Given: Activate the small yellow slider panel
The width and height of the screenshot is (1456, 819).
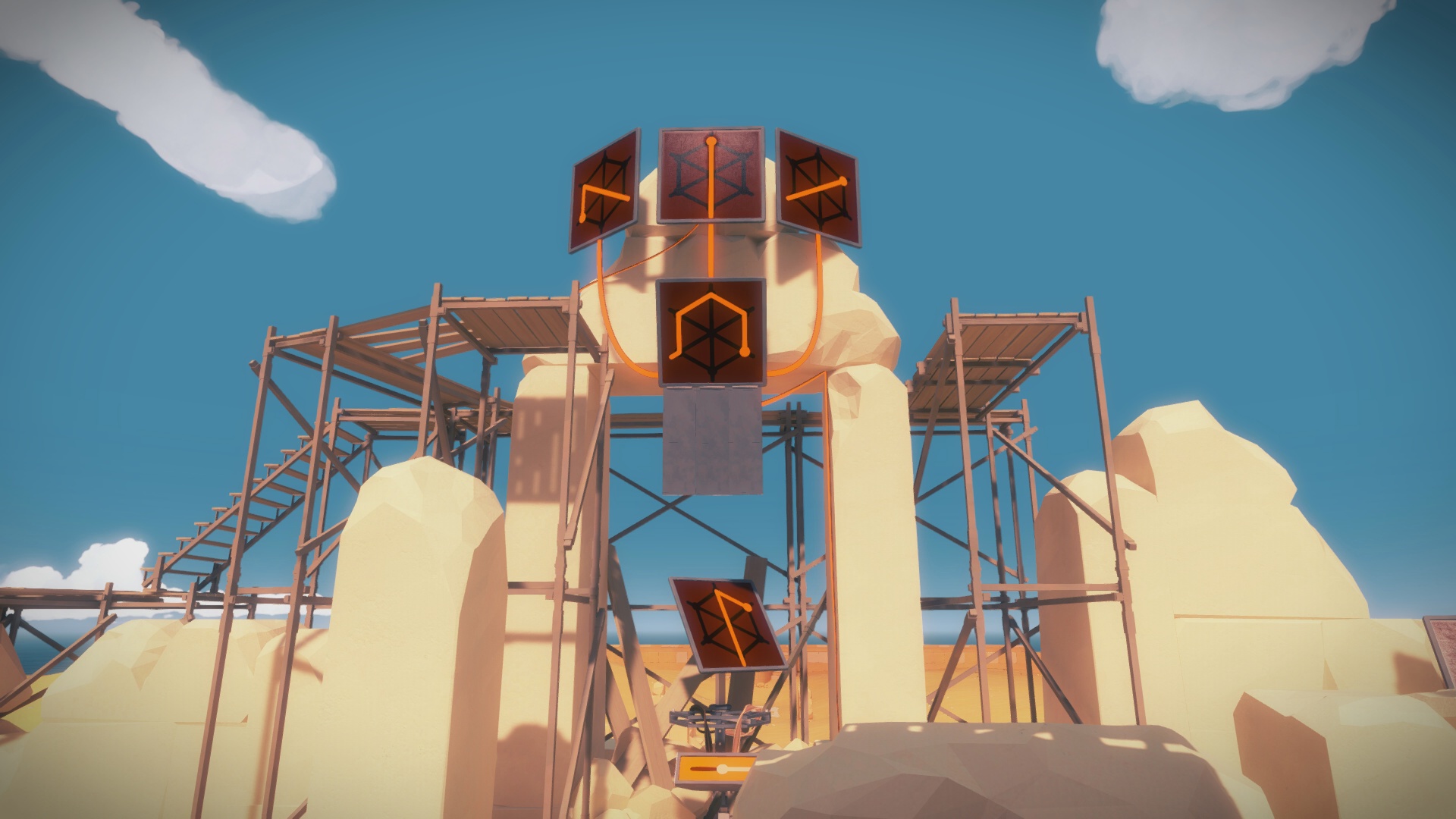Looking at the screenshot, I should click(x=717, y=770).
